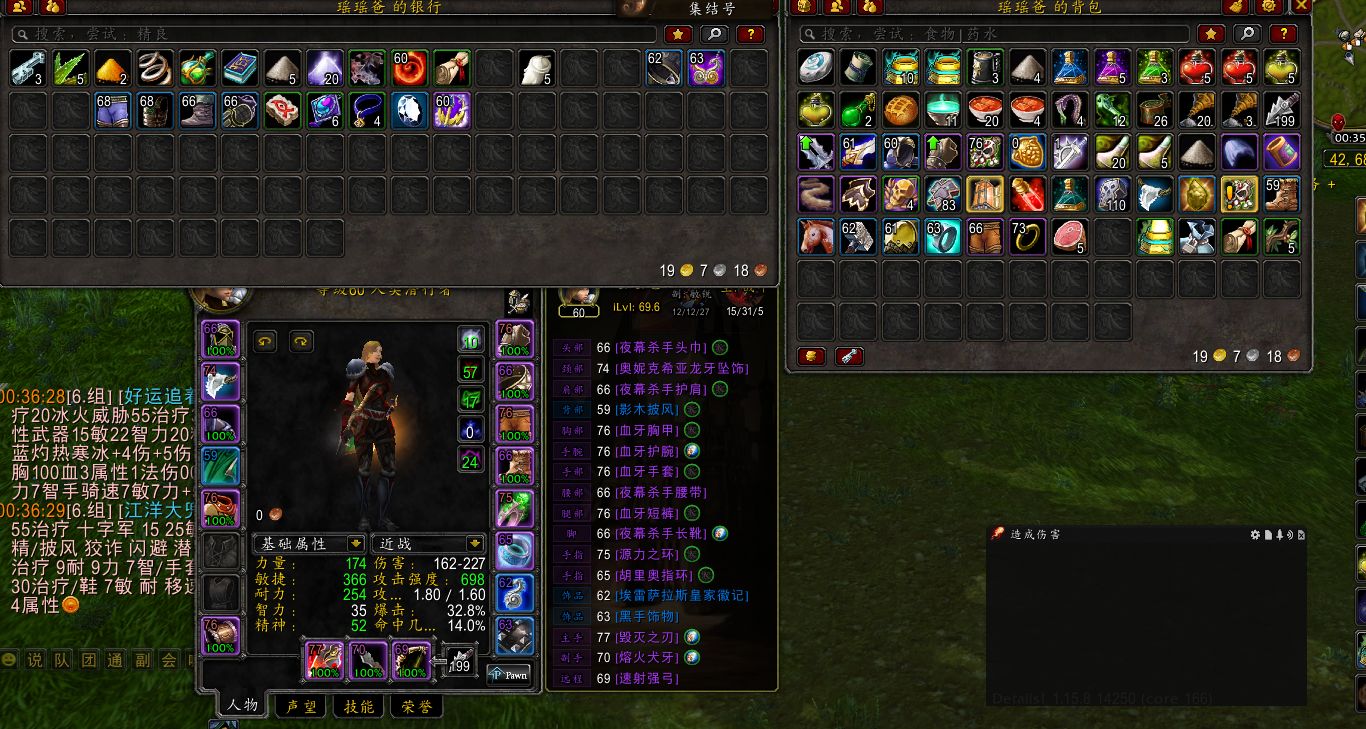Image resolution: width=1366 pixels, height=729 pixels.
Task: Open backpack settings gear button
Action: pos(1270,6)
